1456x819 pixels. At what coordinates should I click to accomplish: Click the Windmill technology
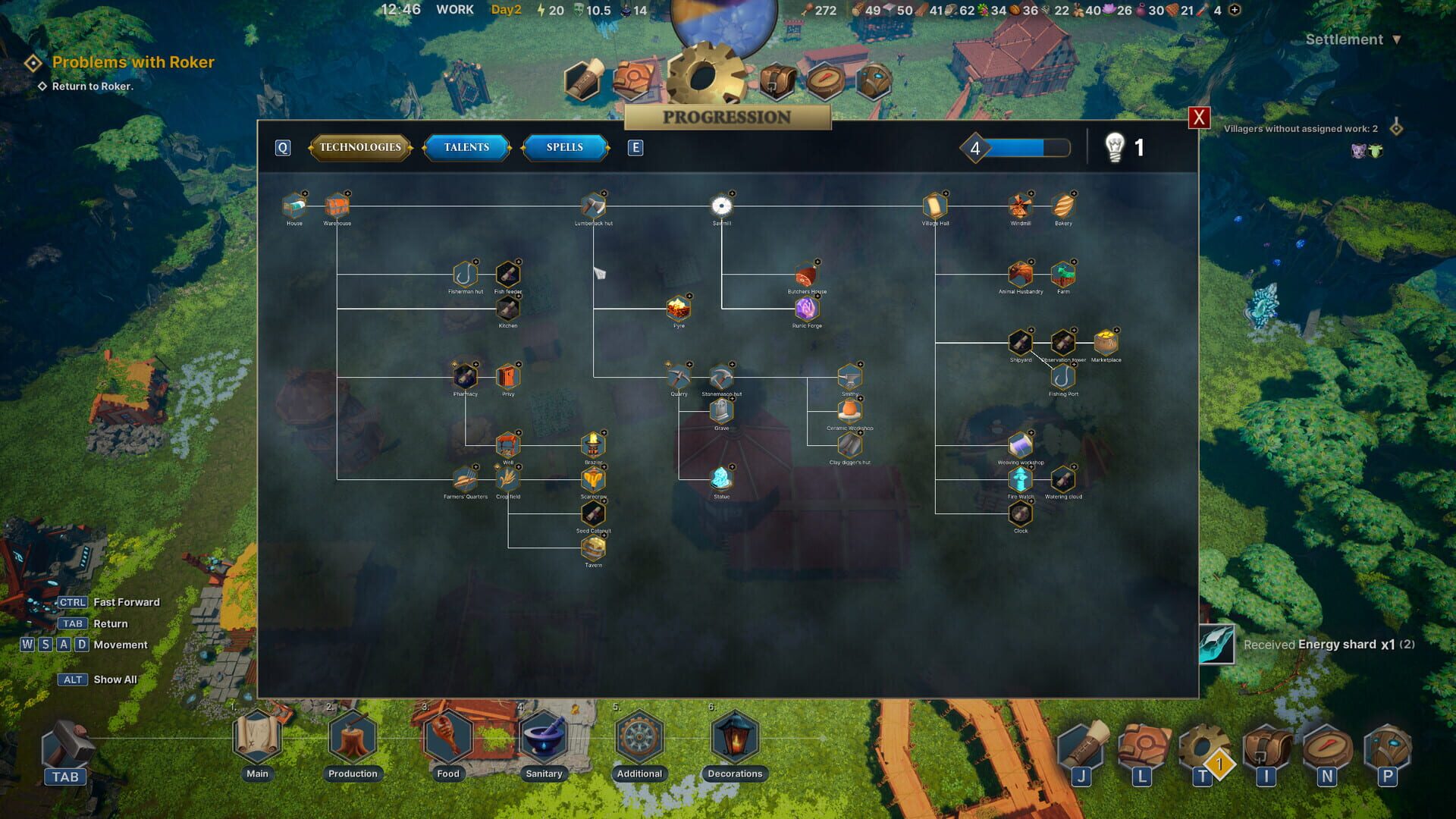(1020, 205)
